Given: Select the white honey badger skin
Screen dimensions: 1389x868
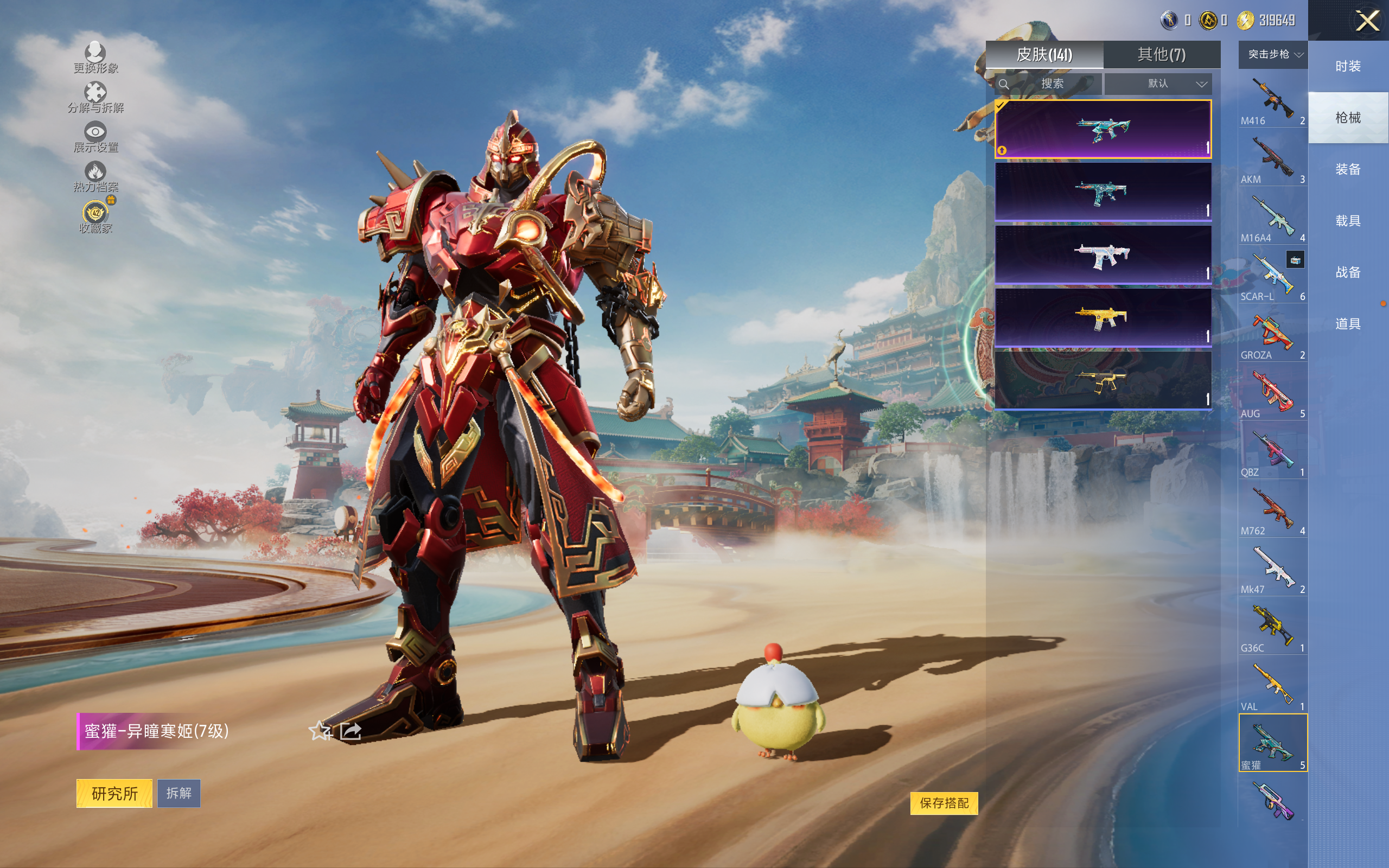Looking at the screenshot, I should (x=1103, y=255).
